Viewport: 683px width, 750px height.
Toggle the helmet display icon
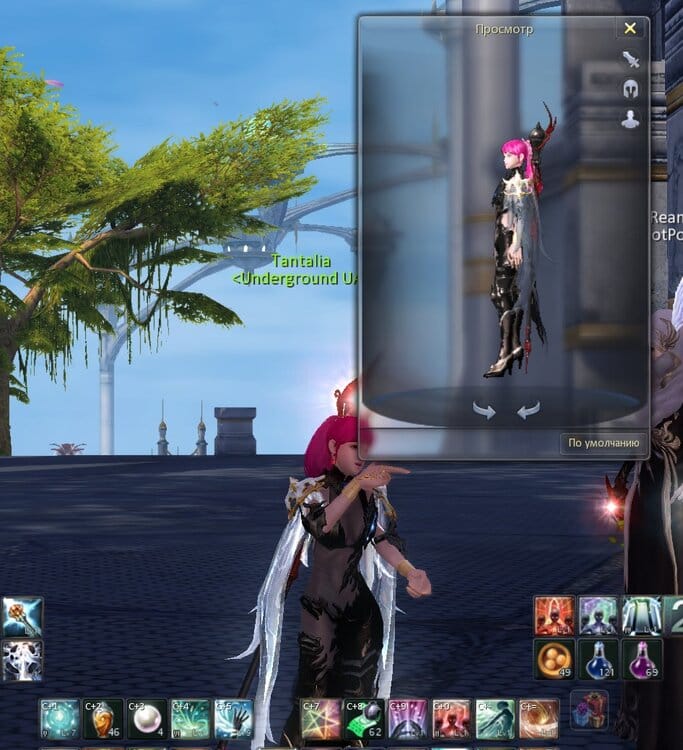(630, 88)
